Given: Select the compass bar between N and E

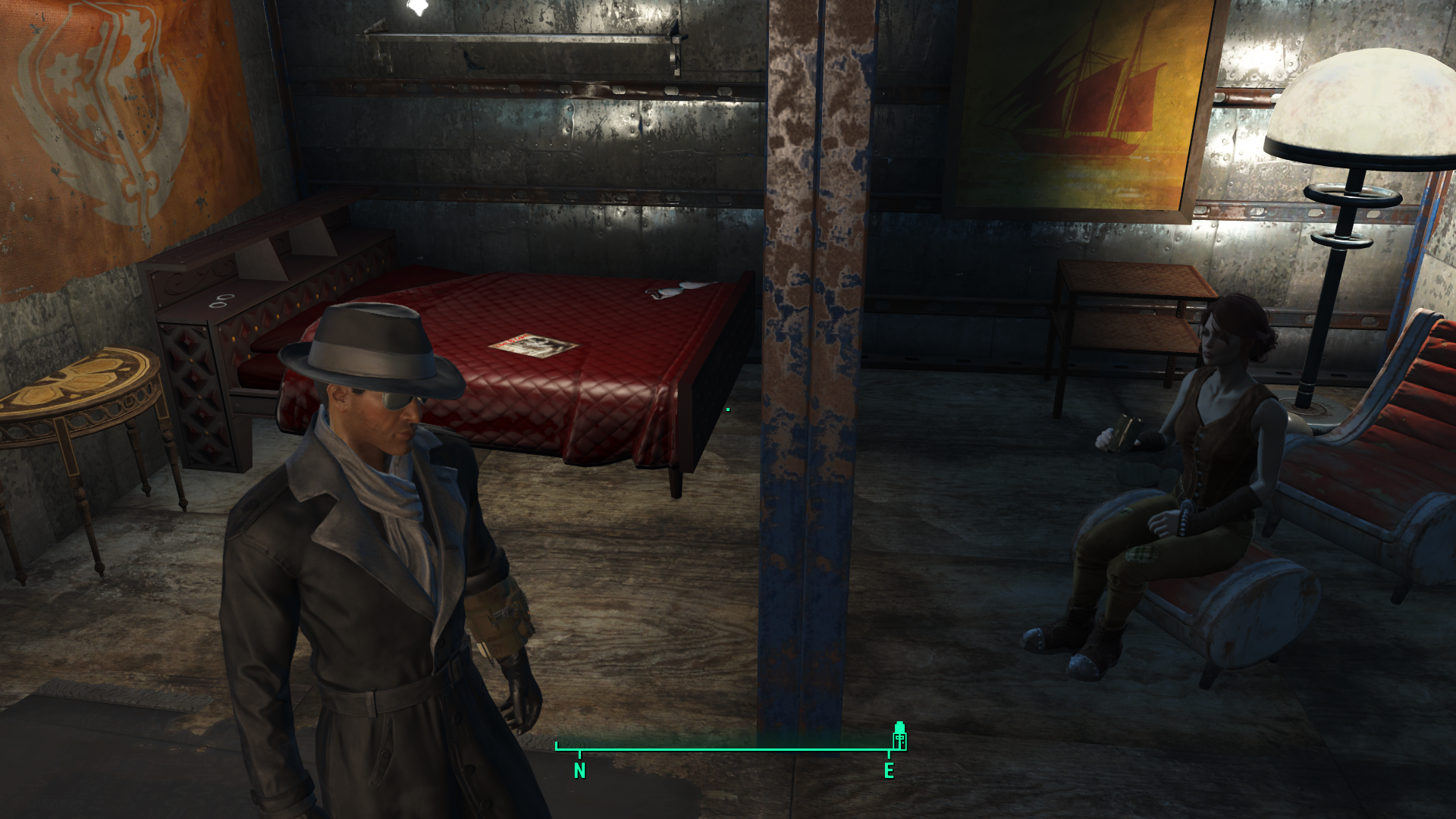Looking at the screenshot, I should coord(733,750).
